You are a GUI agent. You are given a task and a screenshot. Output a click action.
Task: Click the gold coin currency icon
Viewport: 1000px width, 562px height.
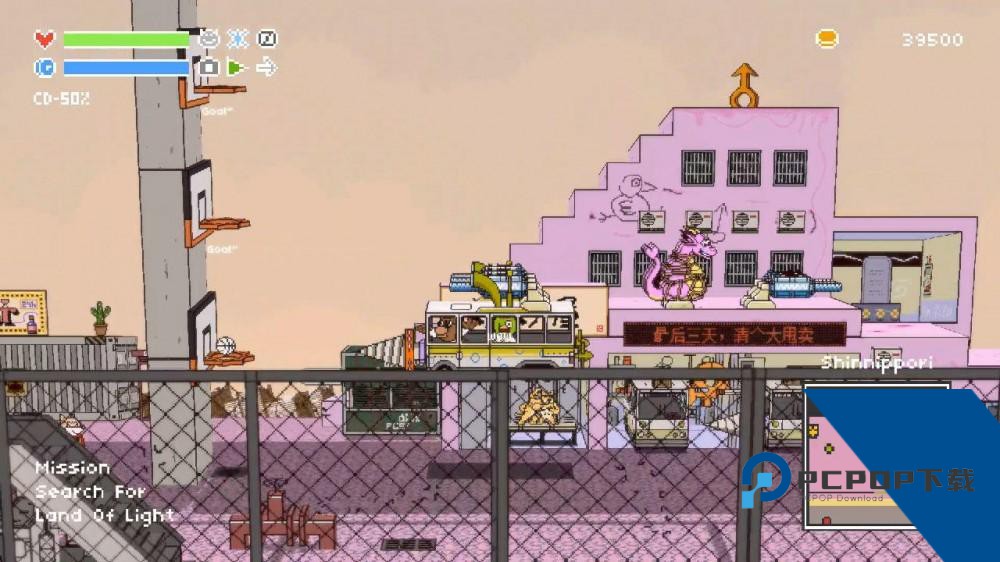(827, 39)
